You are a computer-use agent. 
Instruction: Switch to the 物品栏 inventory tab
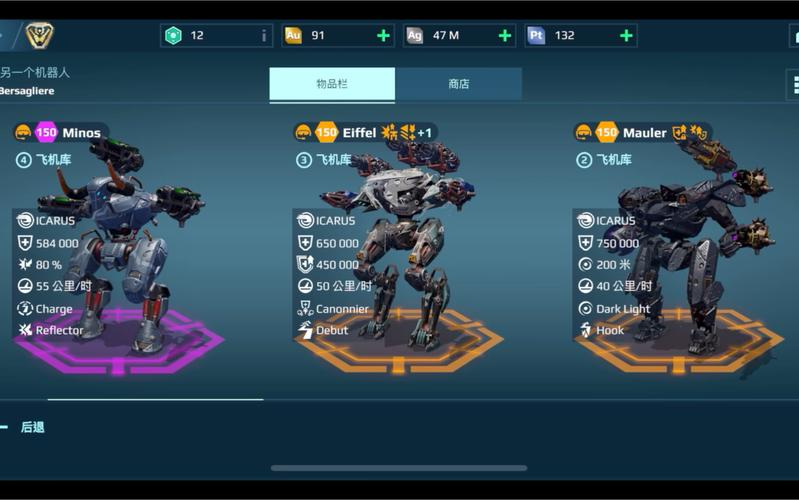pos(332,85)
